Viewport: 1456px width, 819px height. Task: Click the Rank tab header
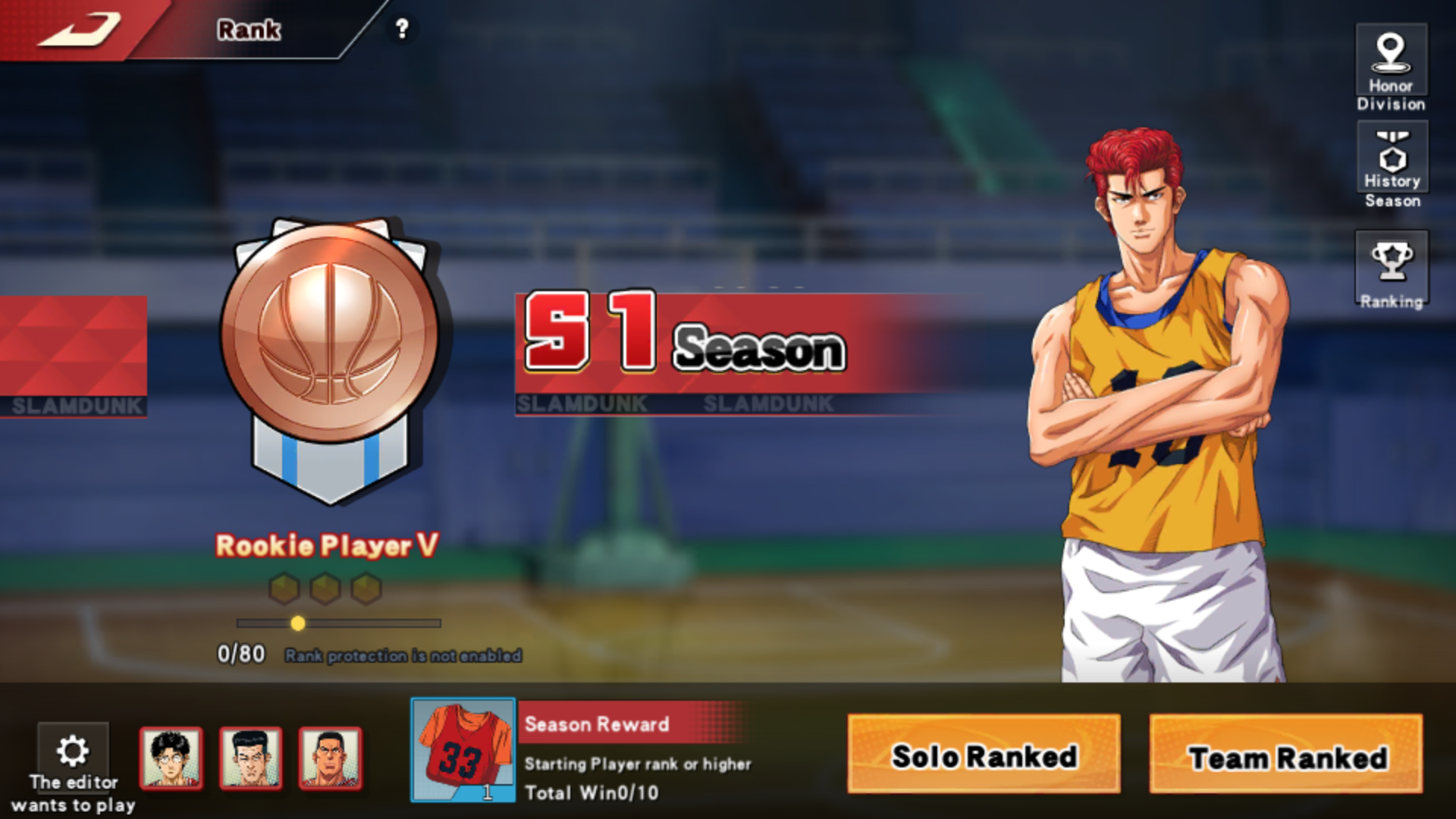(x=249, y=30)
